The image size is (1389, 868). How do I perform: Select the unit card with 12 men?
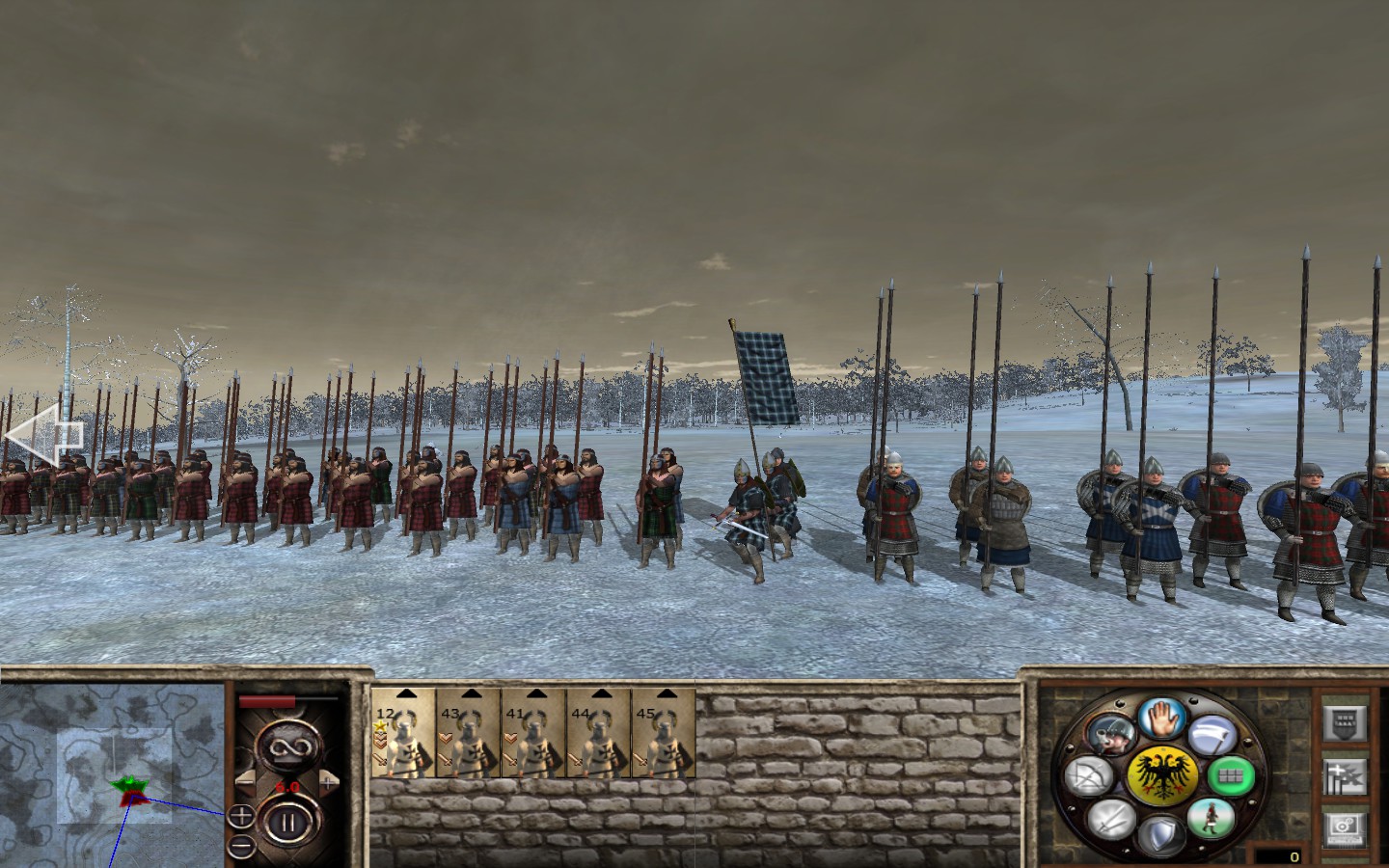click(x=403, y=735)
